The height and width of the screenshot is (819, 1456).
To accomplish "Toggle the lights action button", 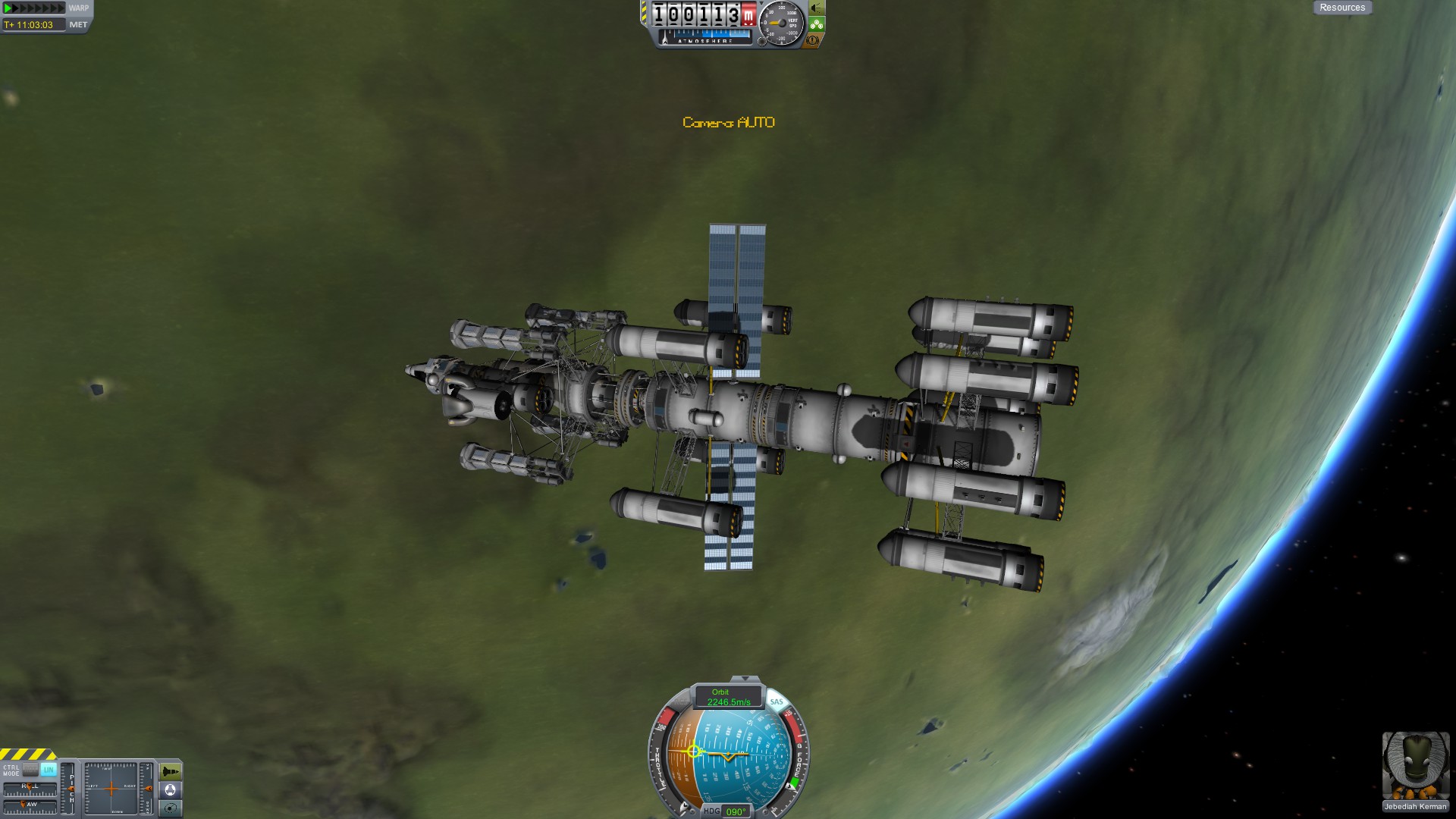I will click(817, 8).
